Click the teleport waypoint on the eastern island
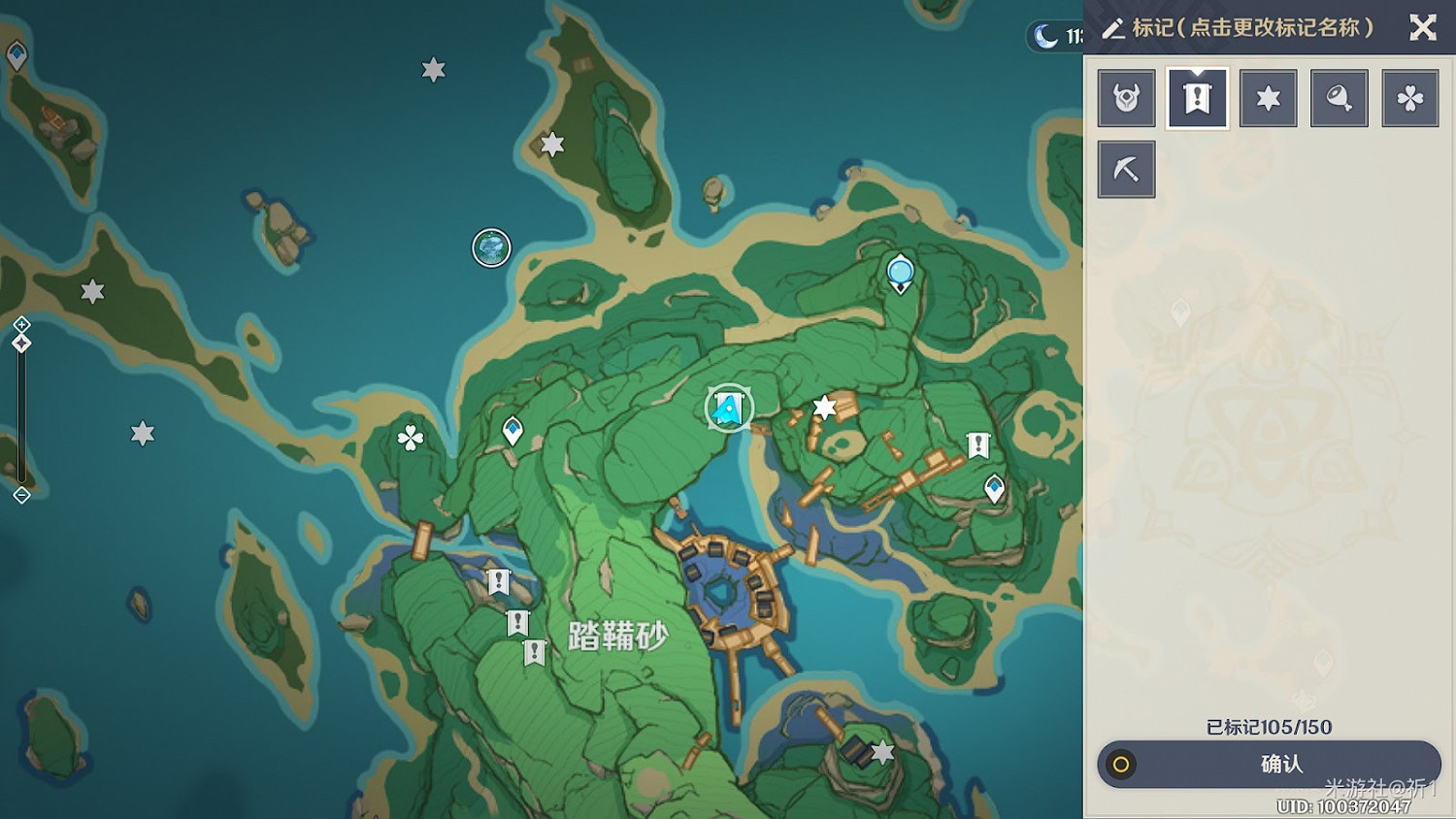Screen dimensions: 1456x819 coord(995,488)
